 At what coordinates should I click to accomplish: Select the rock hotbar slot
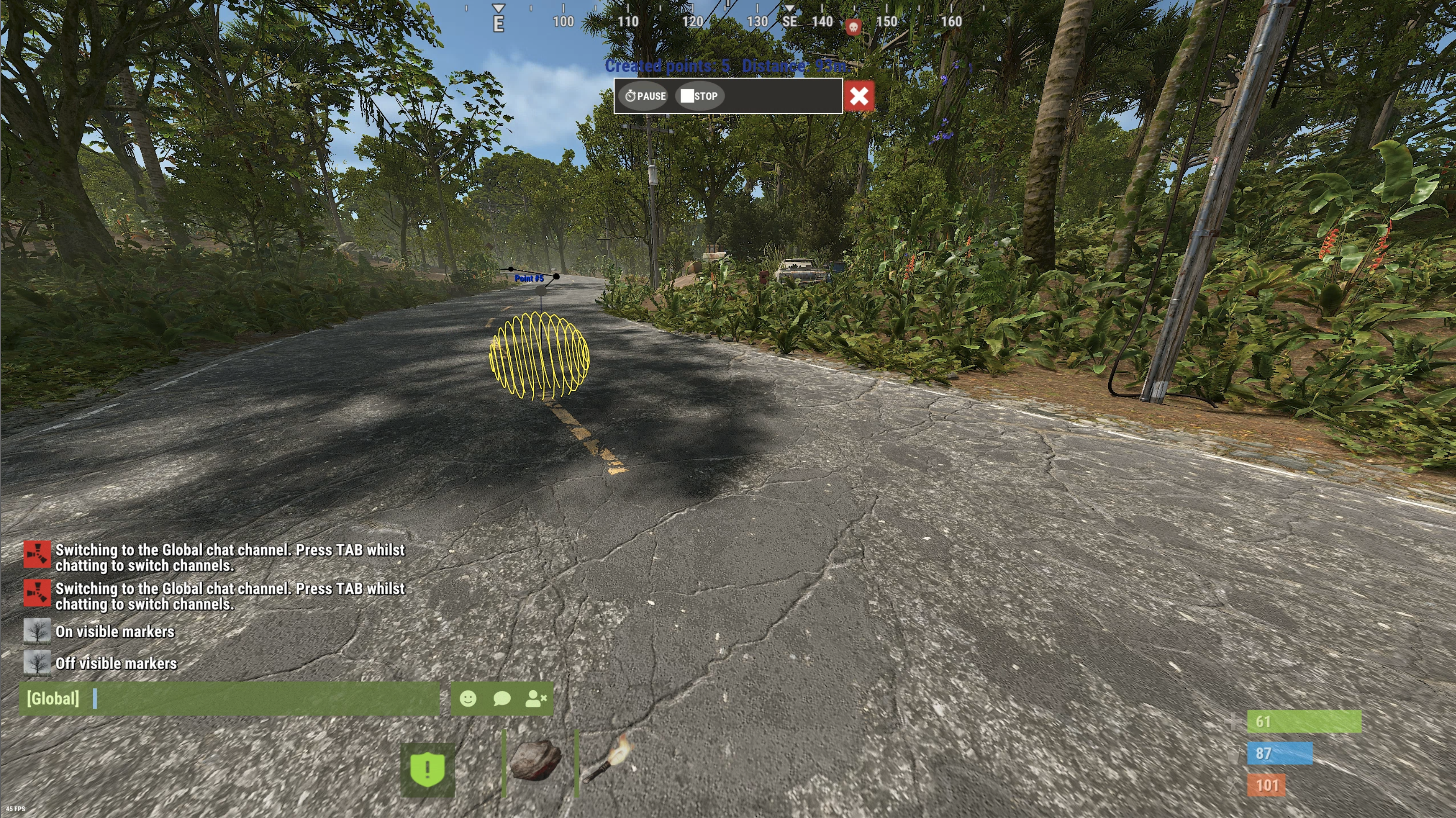pyautogui.click(x=535, y=761)
